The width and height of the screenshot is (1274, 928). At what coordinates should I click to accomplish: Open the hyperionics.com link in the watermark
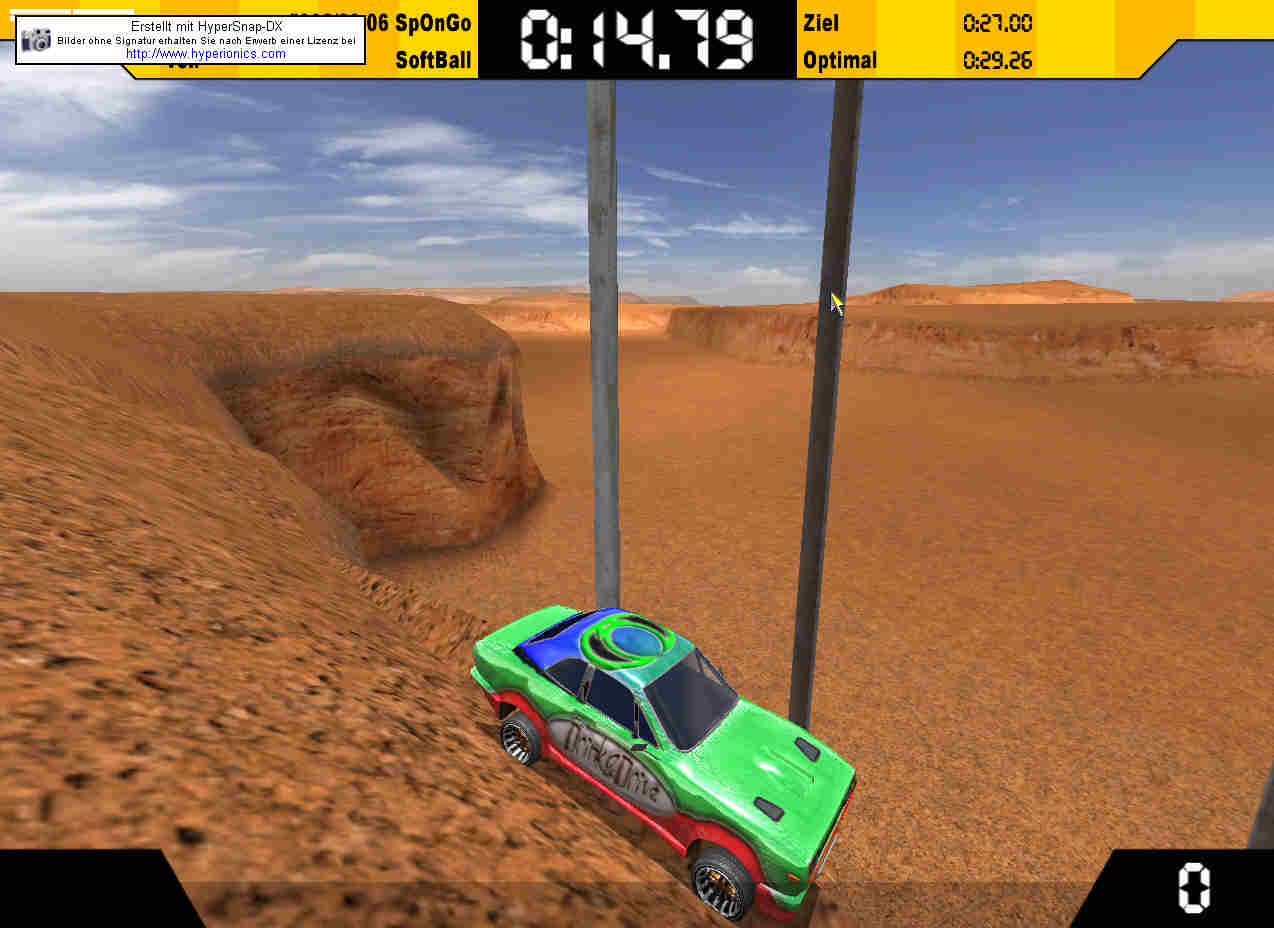tap(206, 54)
